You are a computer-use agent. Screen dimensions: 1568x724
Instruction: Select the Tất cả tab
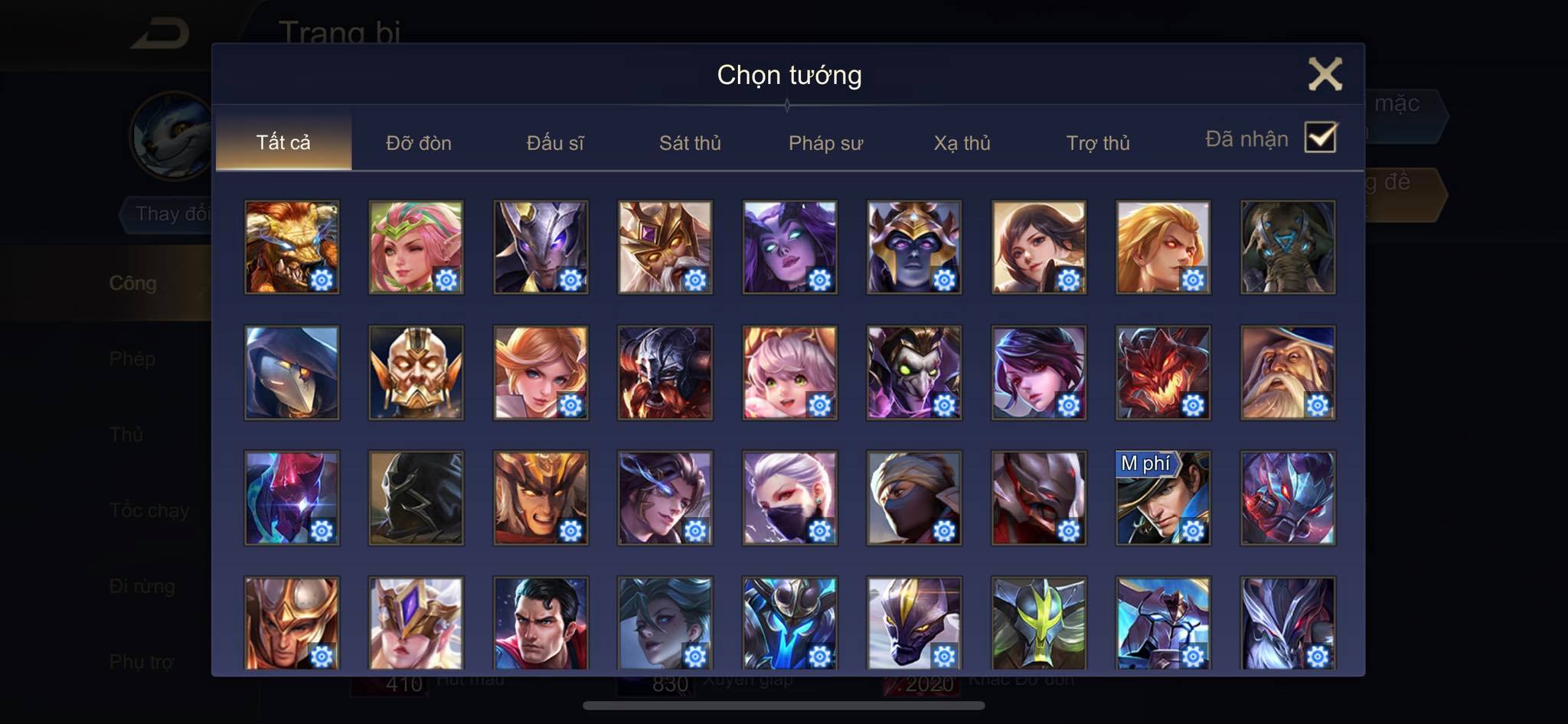click(283, 142)
